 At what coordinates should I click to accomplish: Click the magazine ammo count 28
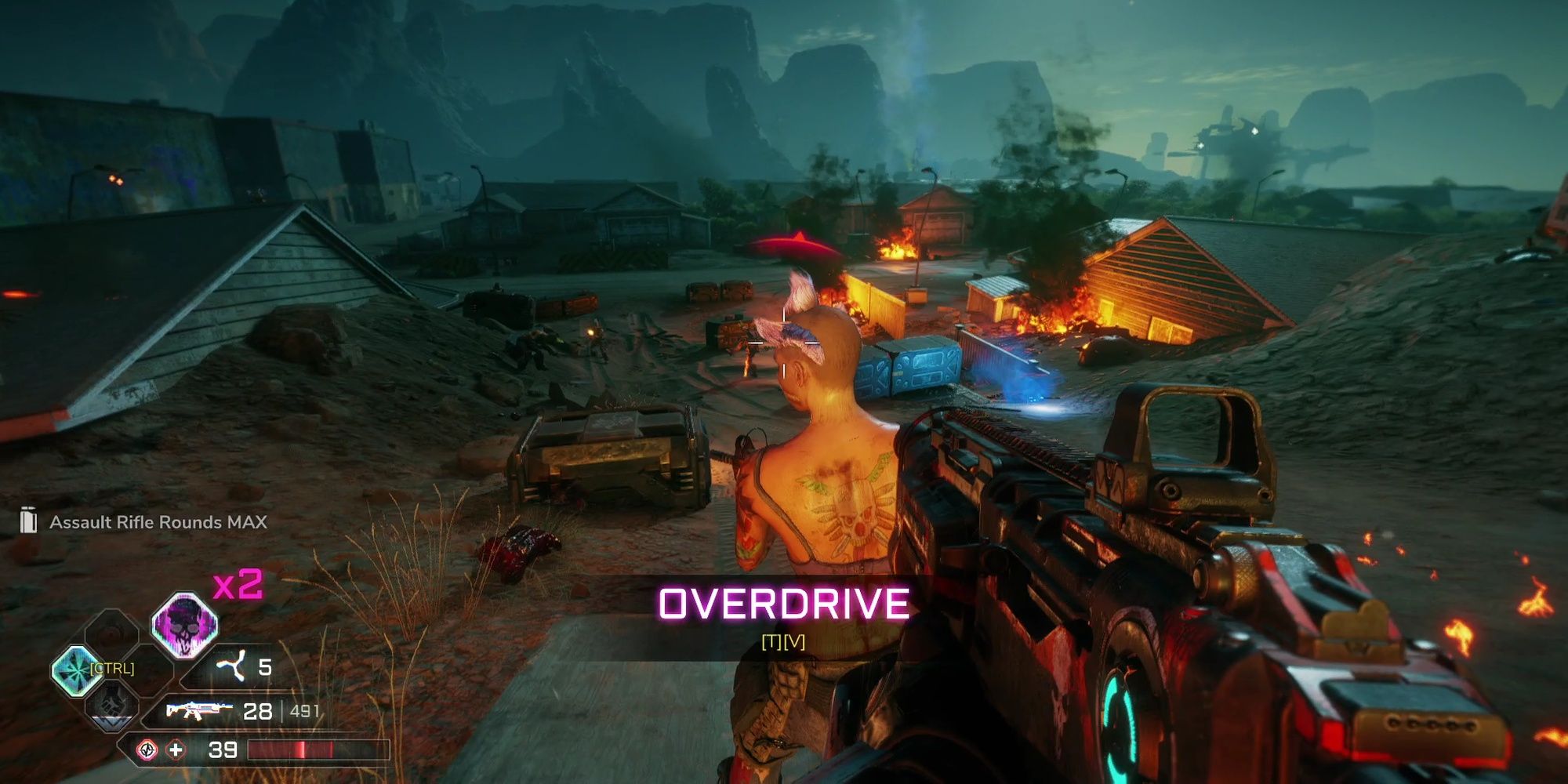(258, 710)
